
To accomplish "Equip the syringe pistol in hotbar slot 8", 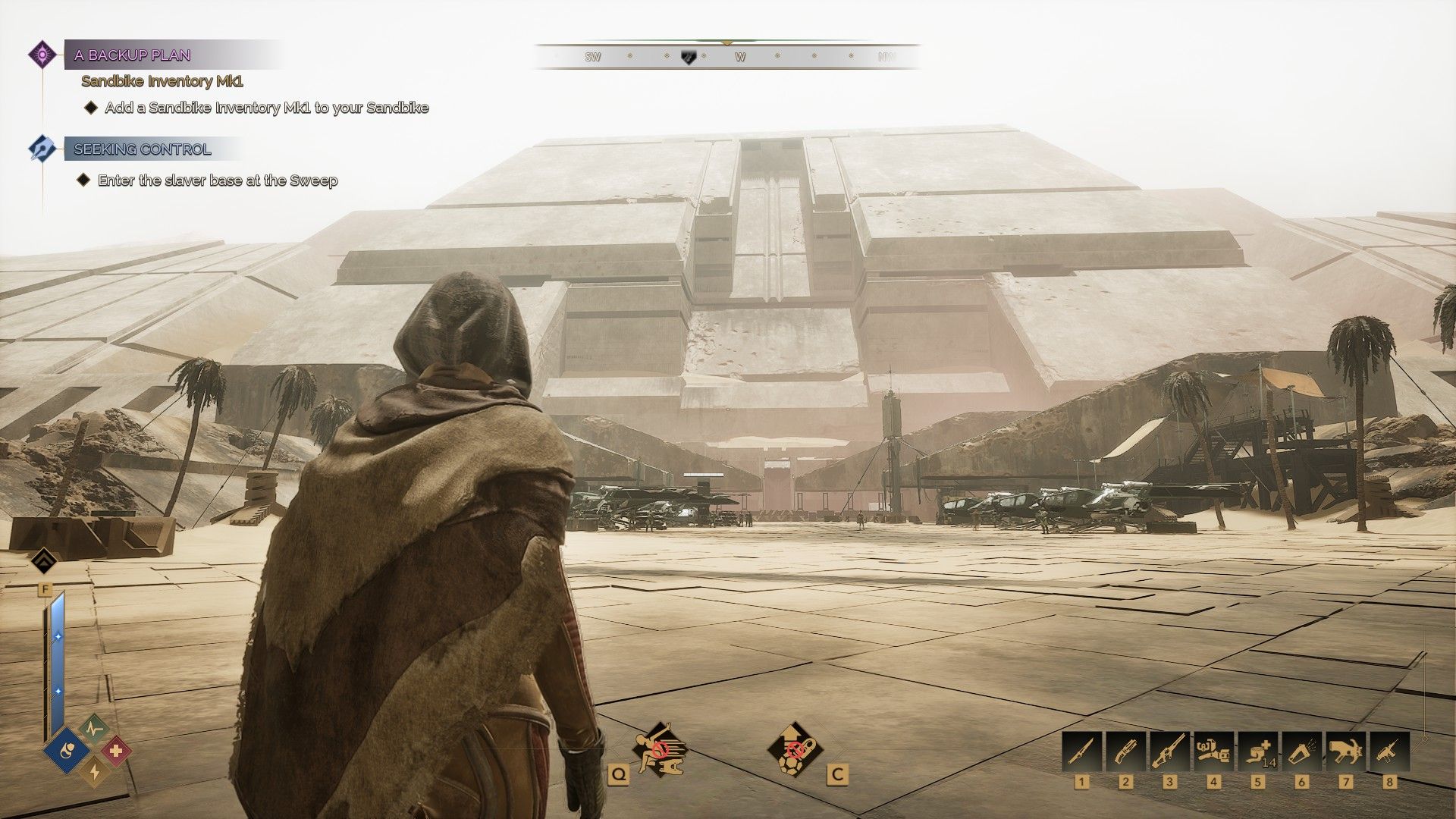I will click(1389, 751).
